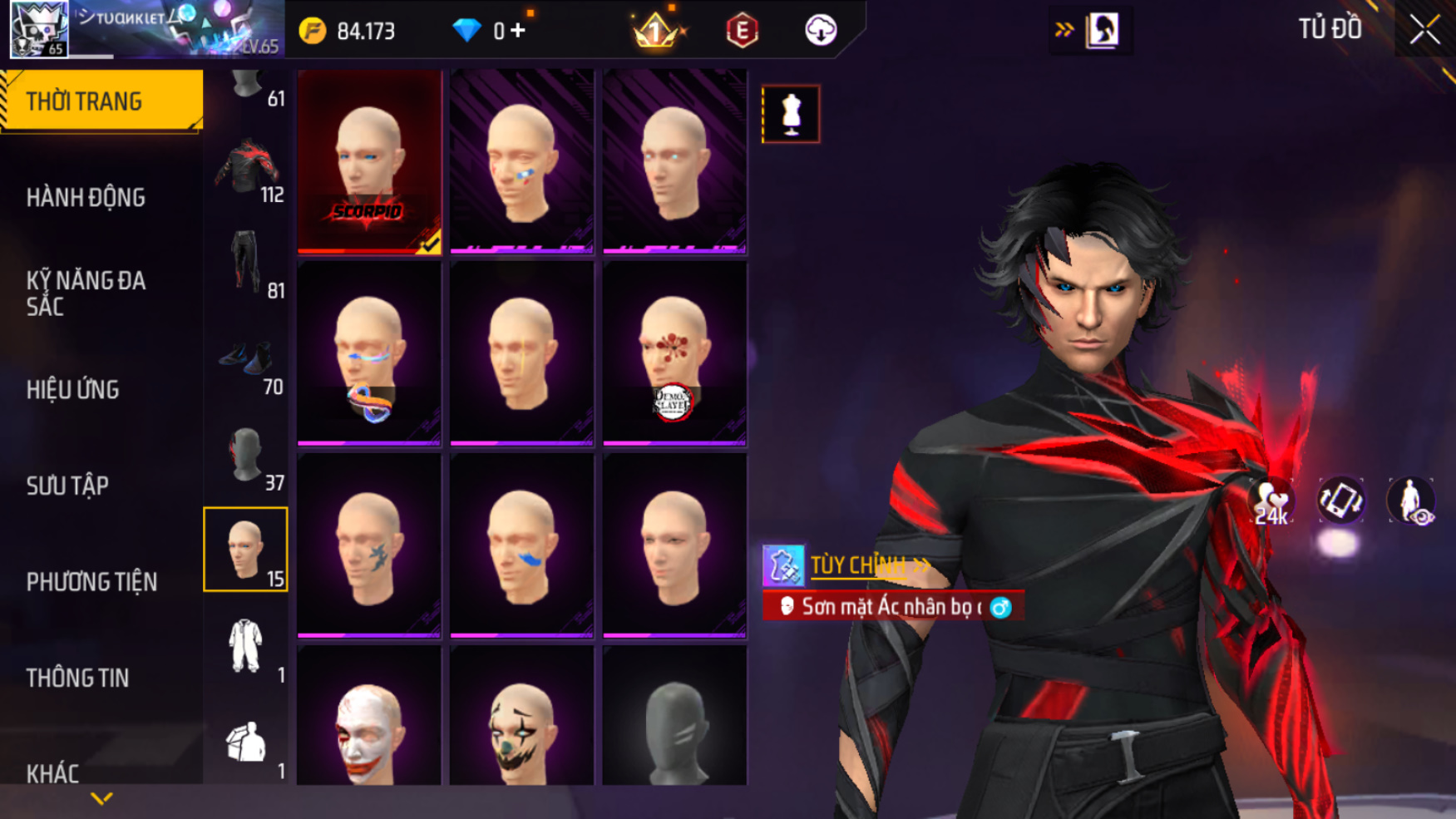Open the Tùy Chỉnh customization link
Viewport: 1456px width, 819px height.
tap(858, 565)
